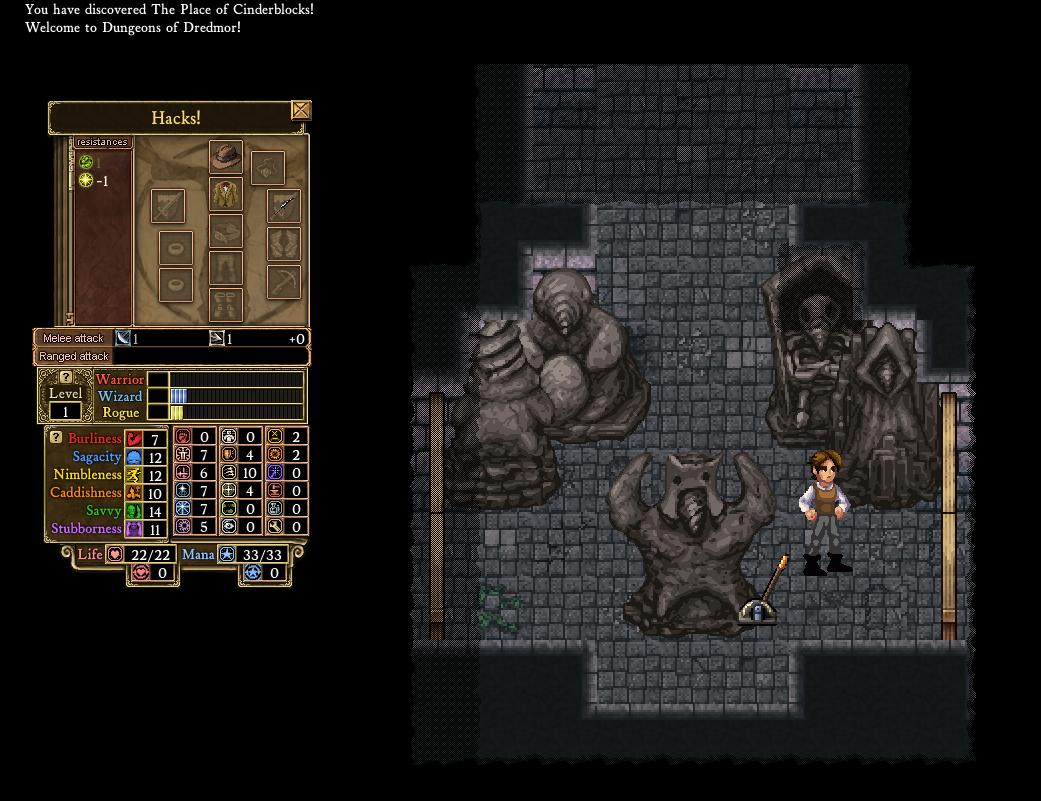
Task: Select the empty crossbow ranged weapon slot
Action: (x=284, y=281)
